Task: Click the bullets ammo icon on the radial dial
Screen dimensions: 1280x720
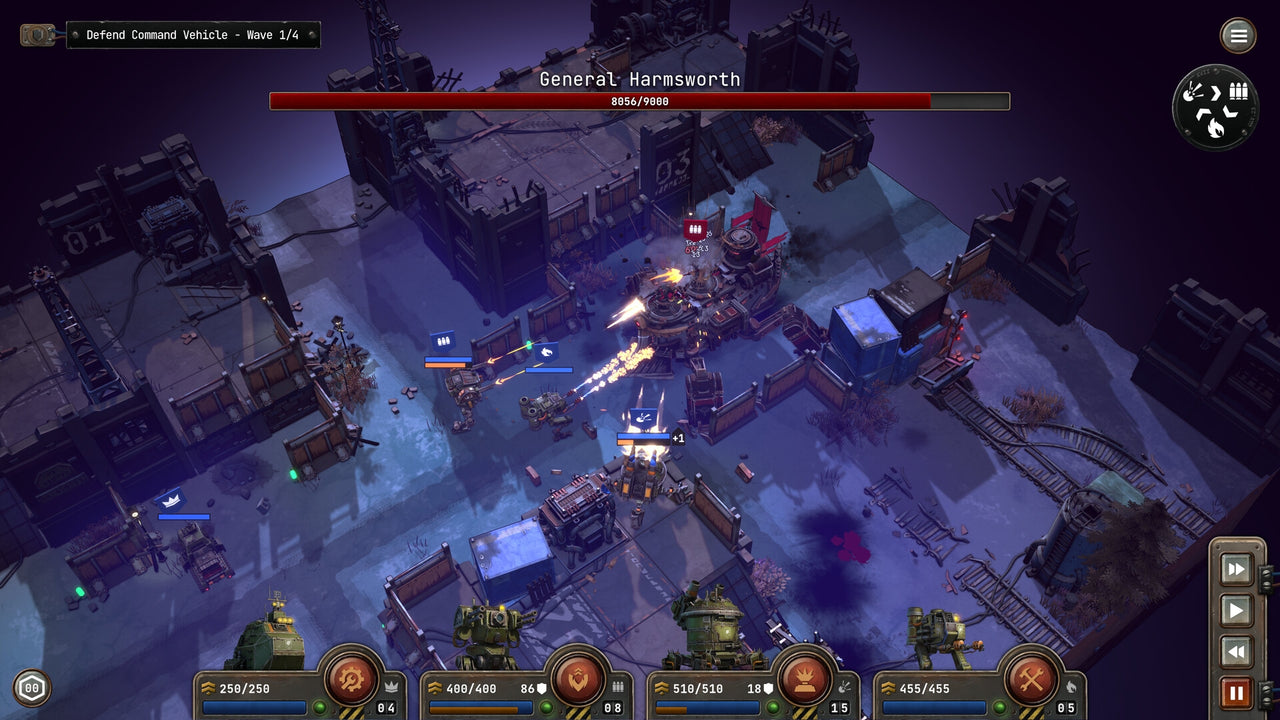Action: point(1238,91)
